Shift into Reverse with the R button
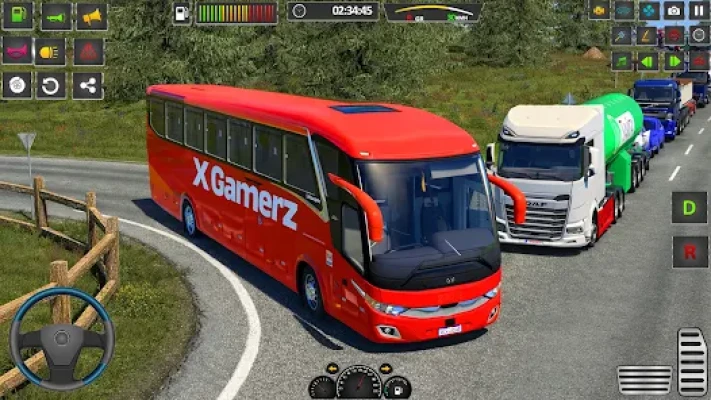This screenshot has width=711, height=400. [x=689, y=251]
